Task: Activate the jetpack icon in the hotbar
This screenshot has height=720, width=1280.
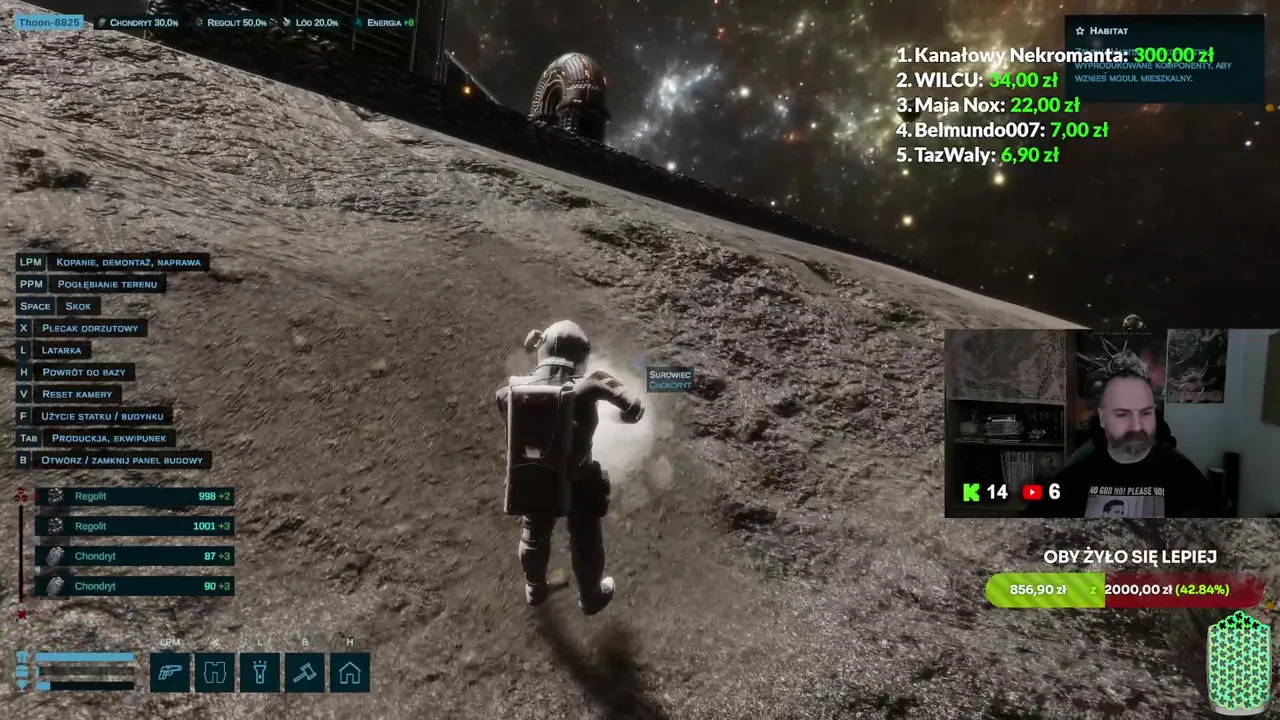Action: [215, 672]
